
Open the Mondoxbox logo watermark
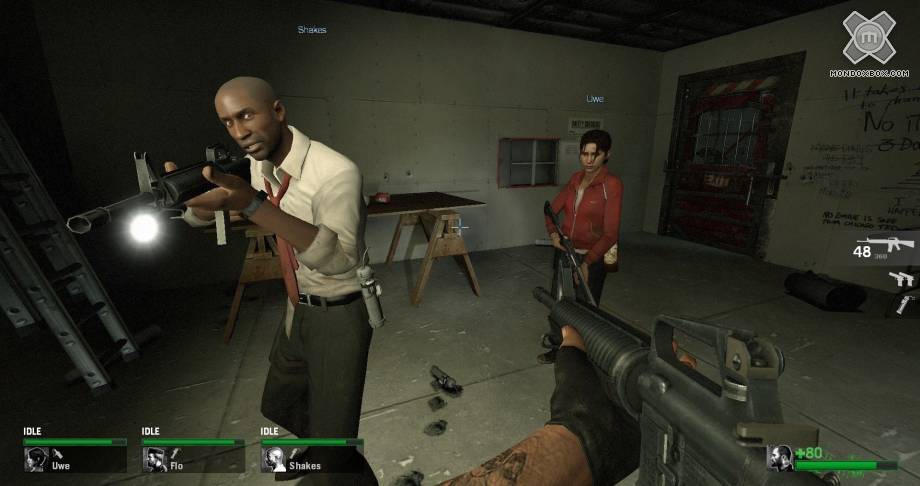tap(868, 42)
